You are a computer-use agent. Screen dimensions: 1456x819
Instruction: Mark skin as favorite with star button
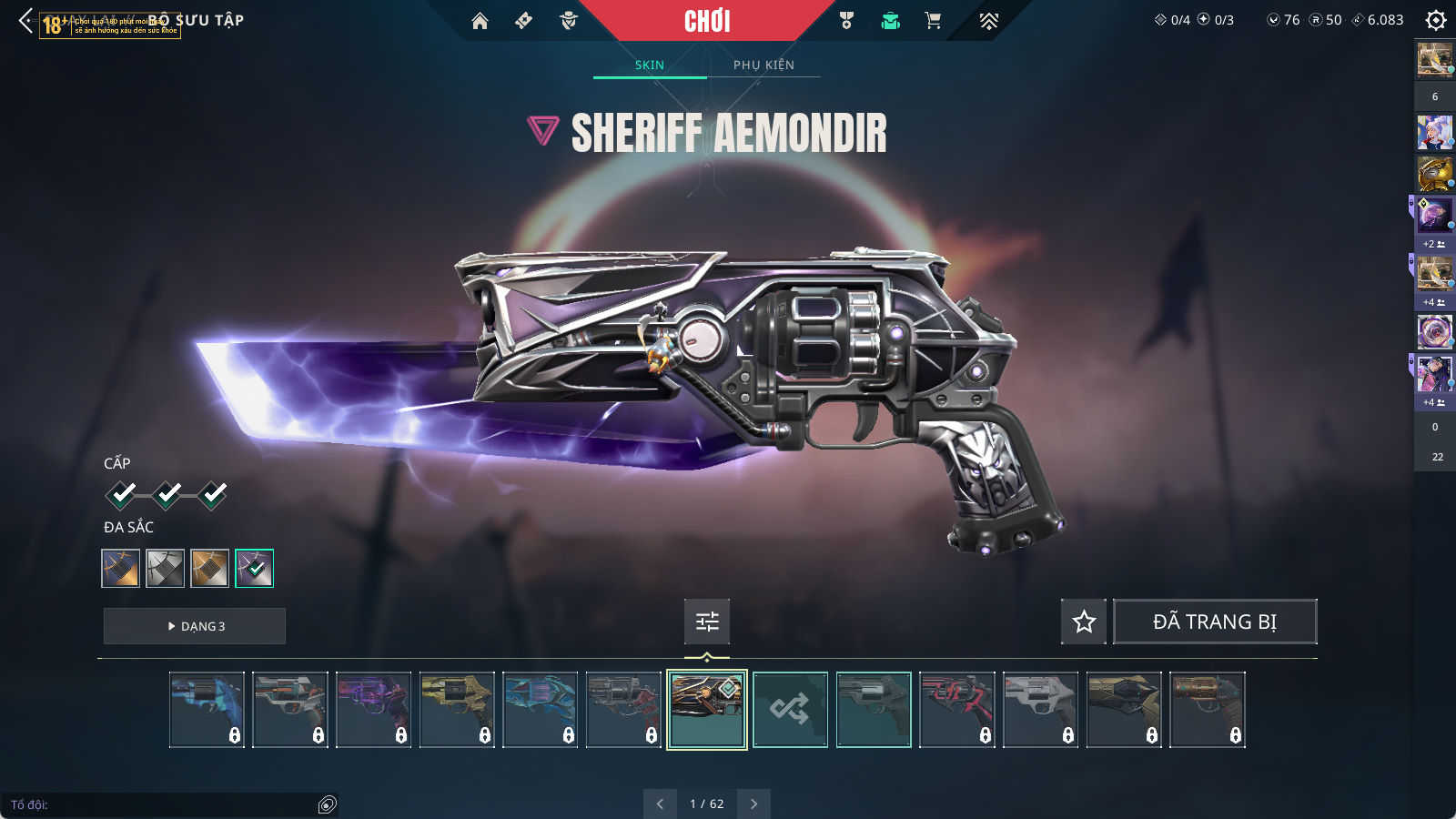click(x=1084, y=622)
